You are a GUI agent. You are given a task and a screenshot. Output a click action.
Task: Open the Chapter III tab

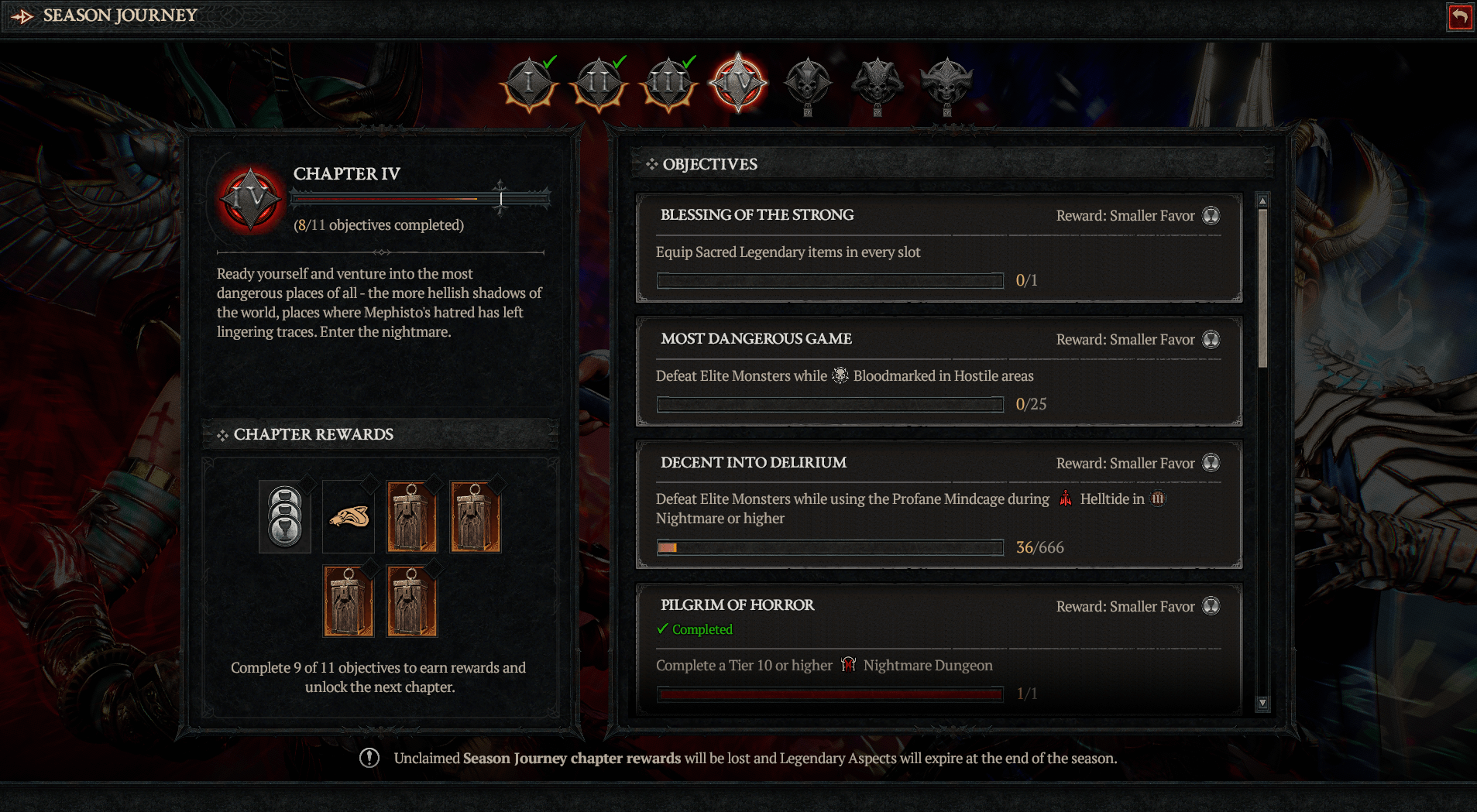[668, 83]
